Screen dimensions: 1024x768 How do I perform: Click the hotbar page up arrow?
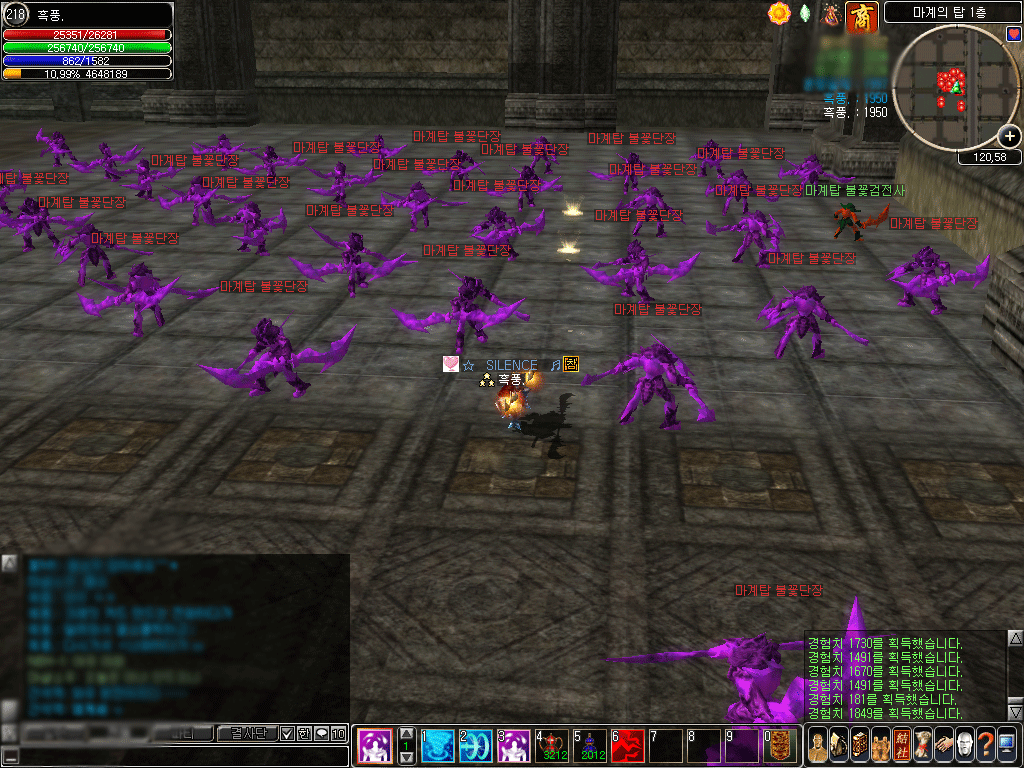coord(406,734)
